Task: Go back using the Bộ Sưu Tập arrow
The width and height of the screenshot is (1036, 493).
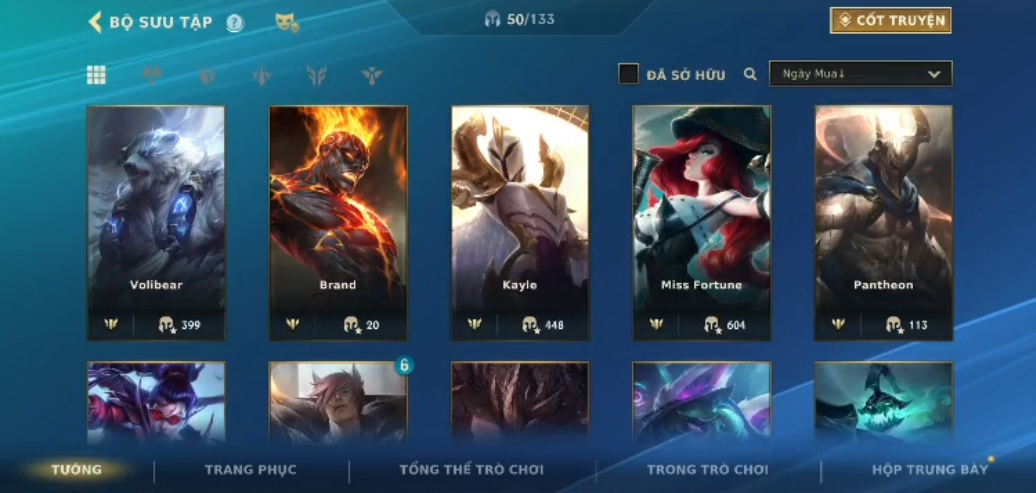Action: click(96, 22)
